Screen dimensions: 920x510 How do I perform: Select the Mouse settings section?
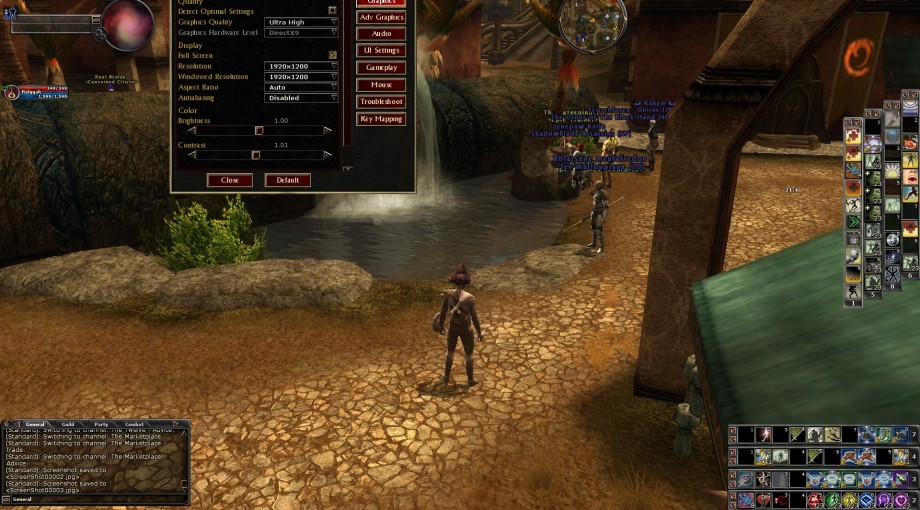tap(381, 85)
